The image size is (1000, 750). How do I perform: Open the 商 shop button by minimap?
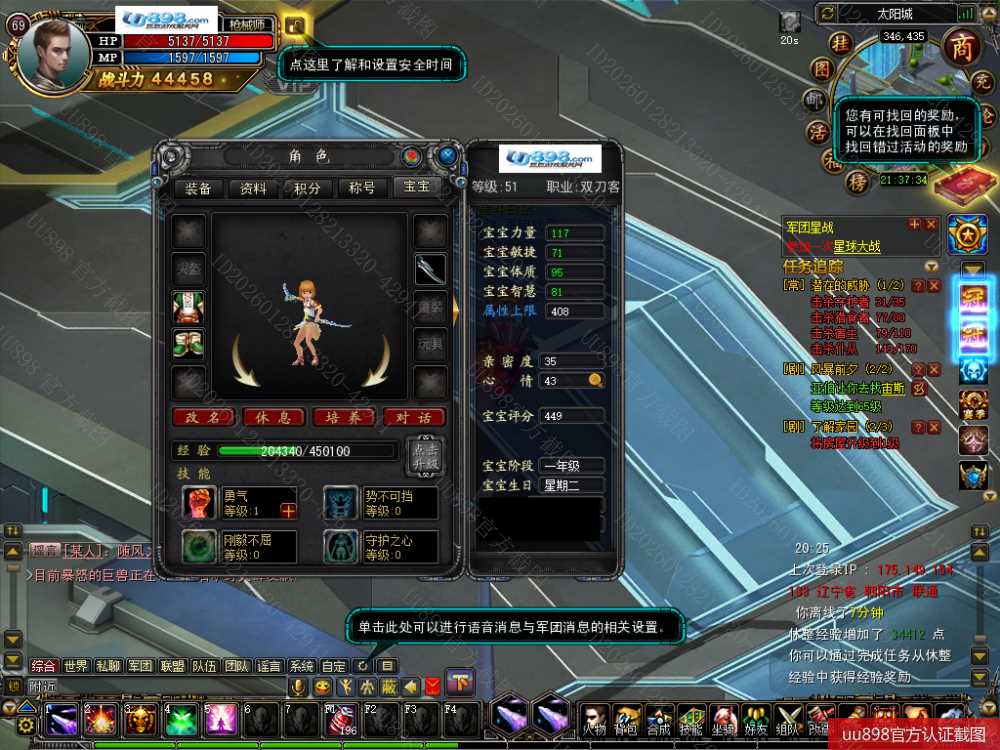coord(962,49)
